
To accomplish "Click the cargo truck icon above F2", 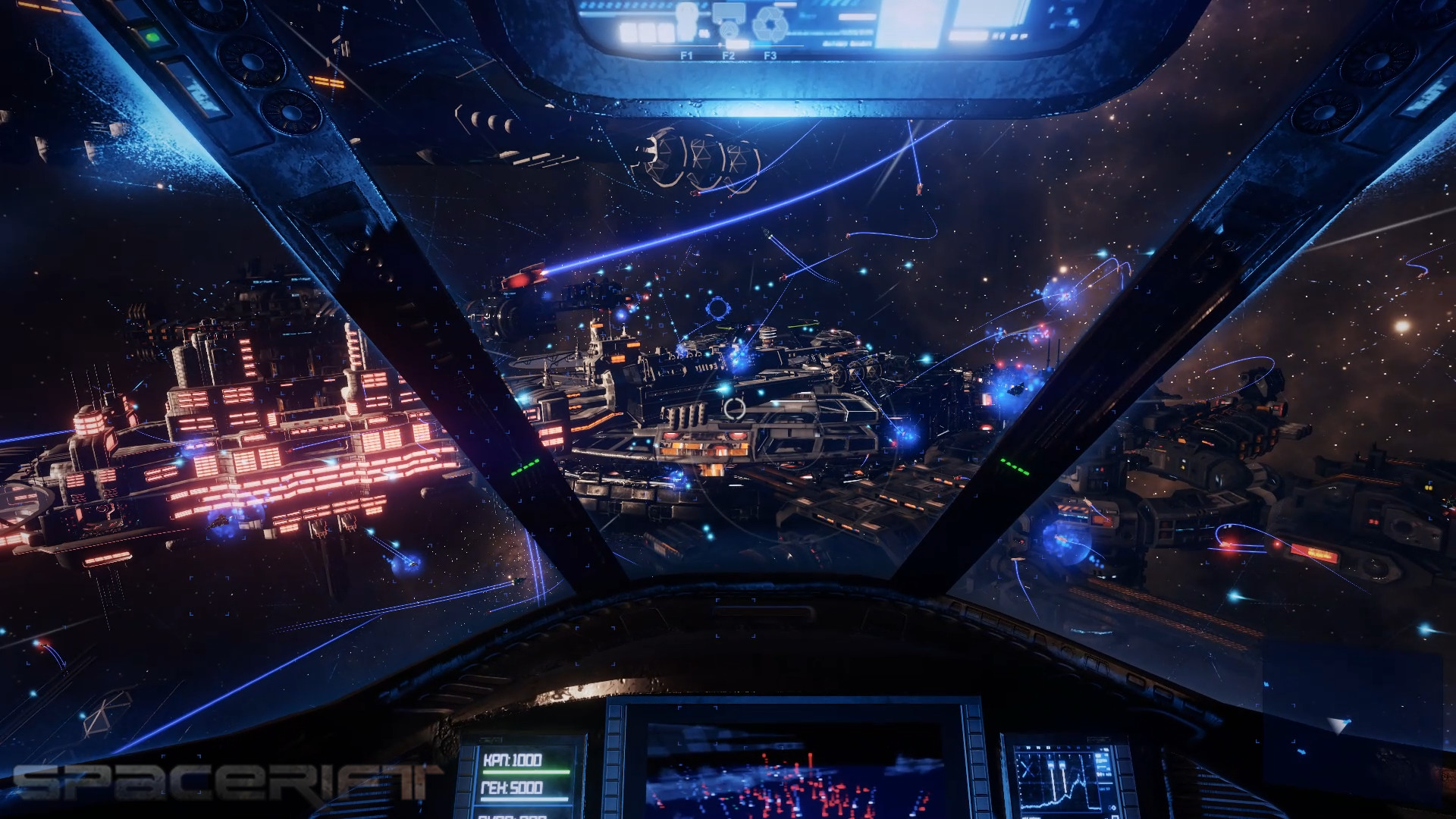I will click(729, 11).
